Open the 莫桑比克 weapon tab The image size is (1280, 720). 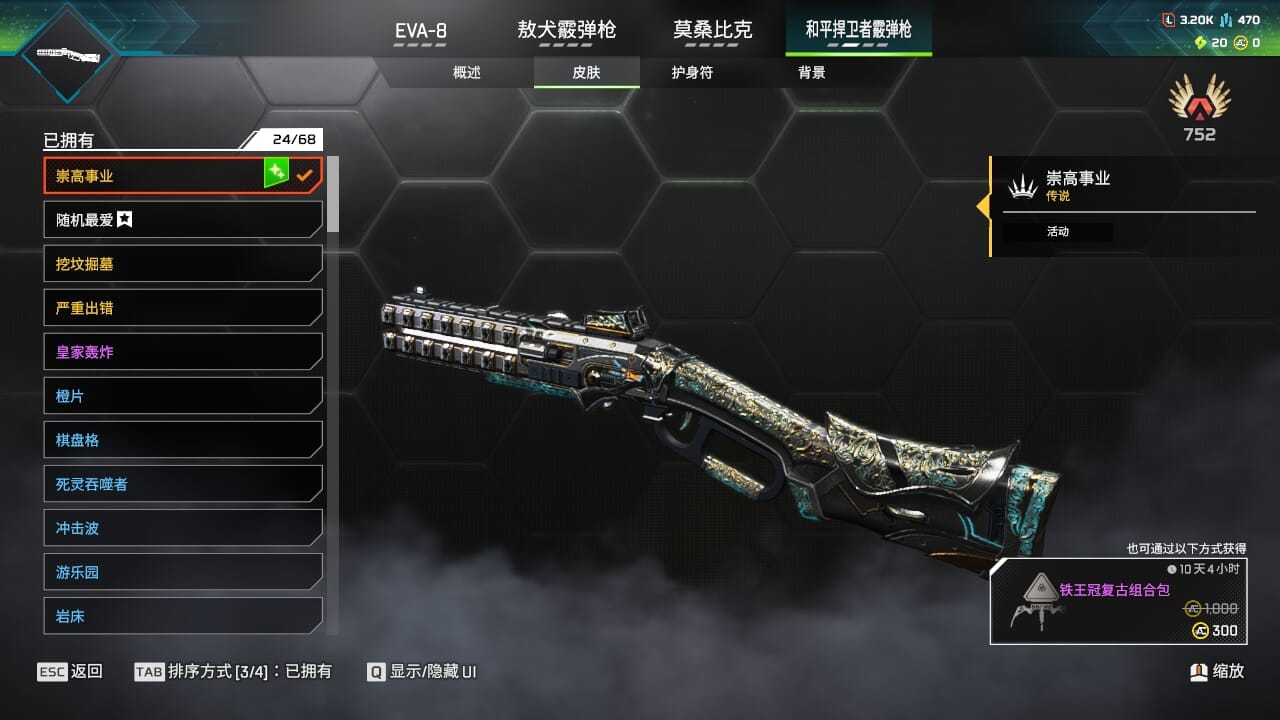coord(712,30)
